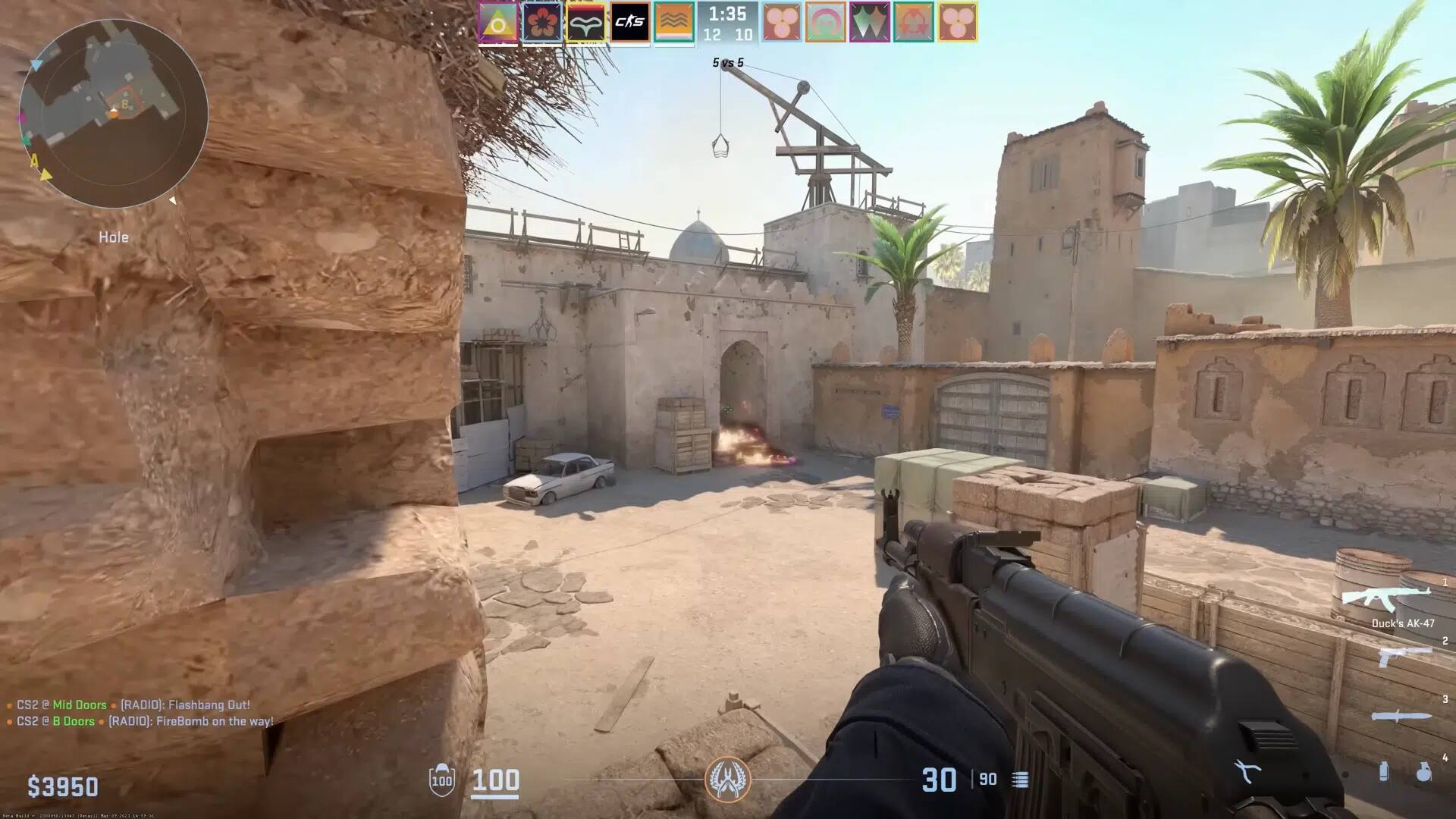The image size is (1456, 819).
Task: Click the minimap showing the Hole area
Action: pos(112,114)
